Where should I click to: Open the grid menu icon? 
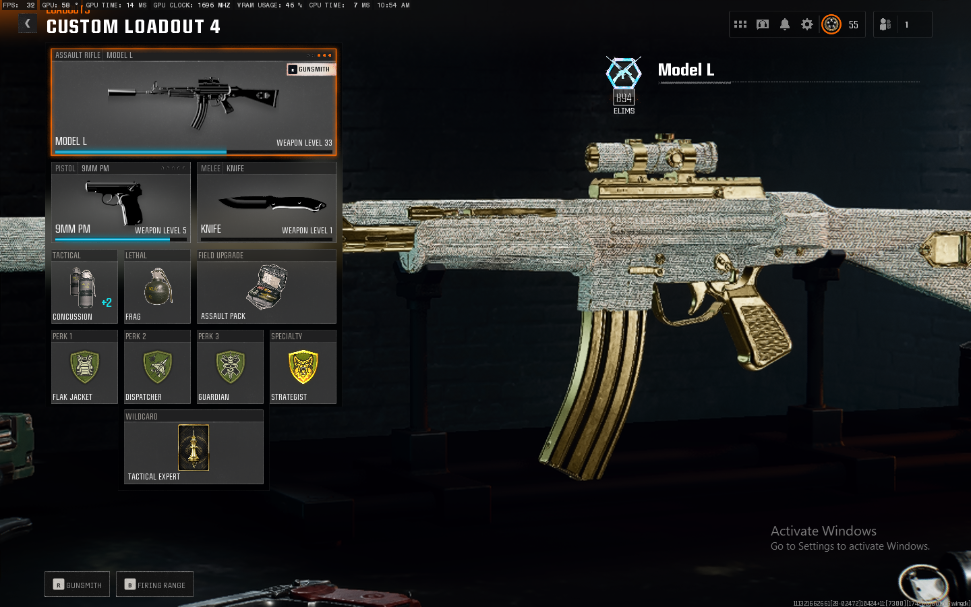pos(740,24)
